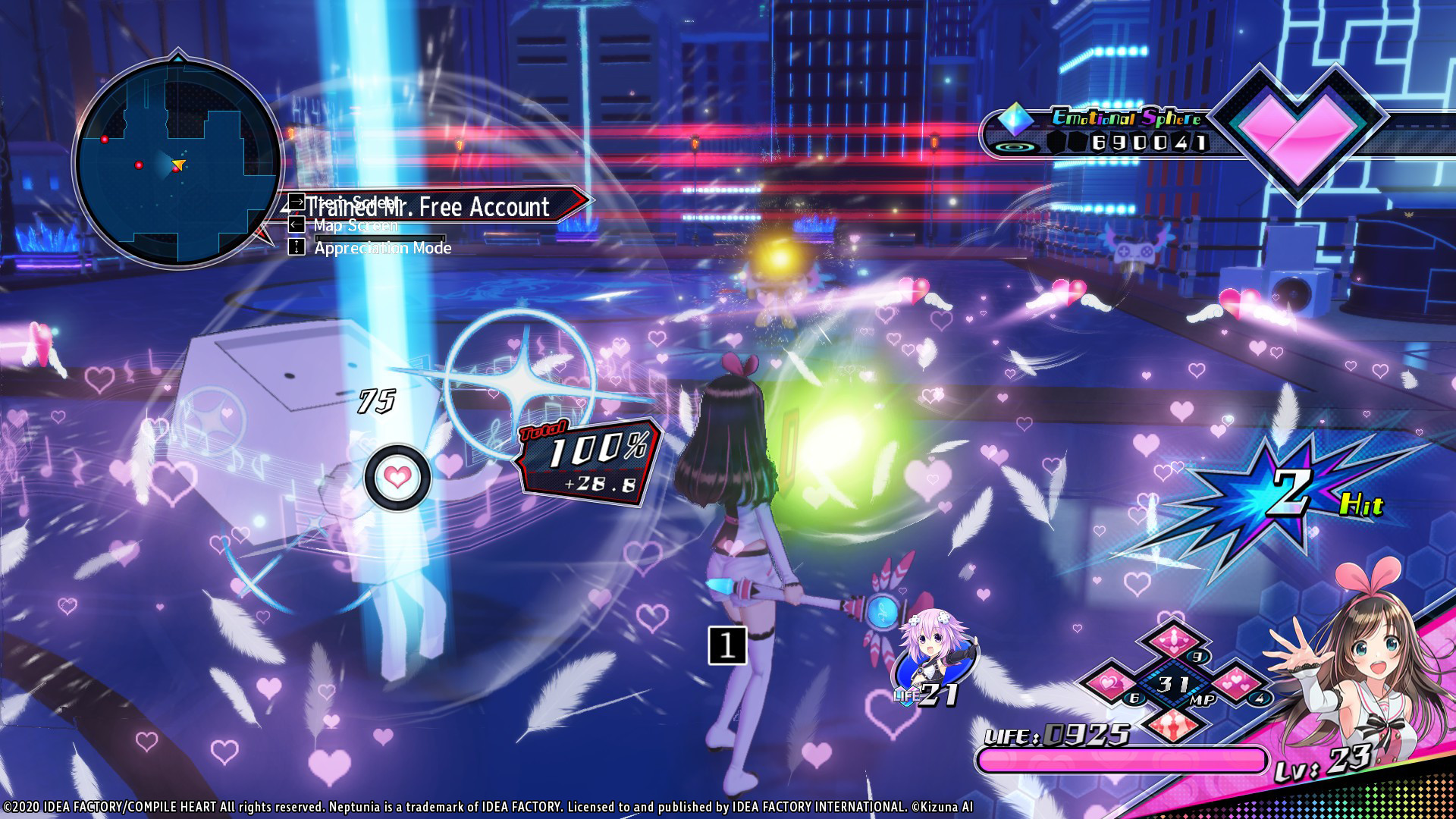The width and height of the screenshot is (1456, 819).
Task: Expand the Trained Mr. Free Account banner
Action: (427, 206)
